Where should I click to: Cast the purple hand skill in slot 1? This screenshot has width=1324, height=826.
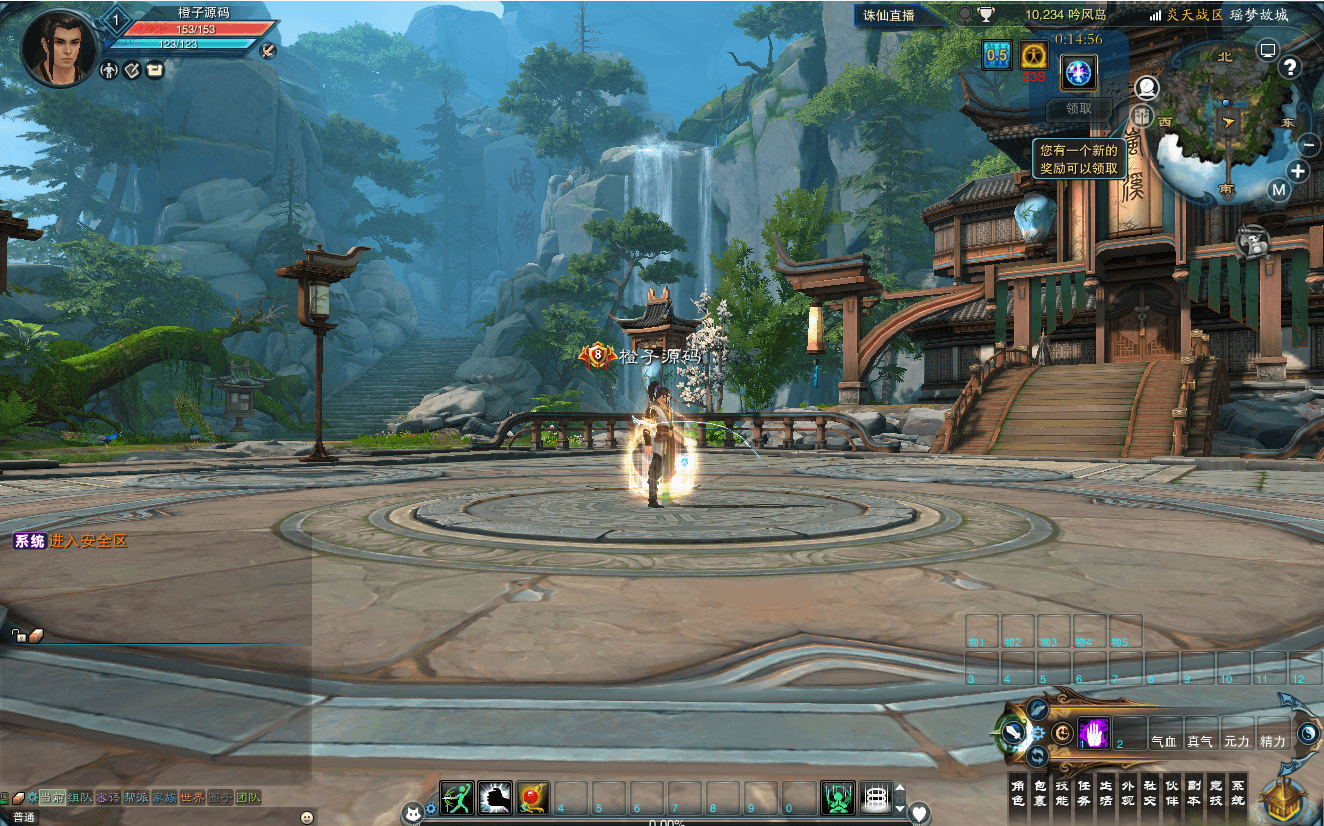pyautogui.click(x=1095, y=733)
